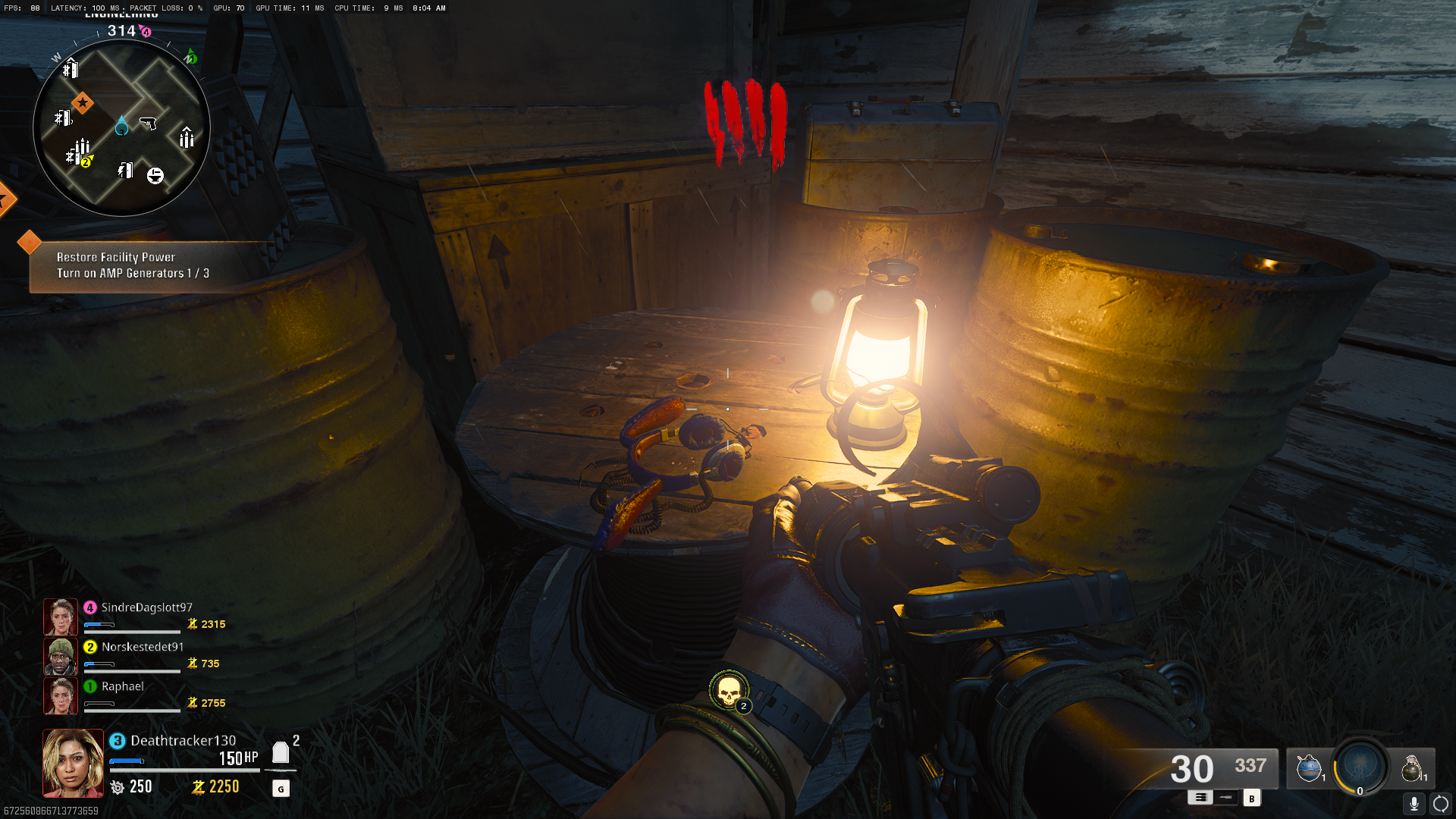Click the ammo crate icon on the minimap

point(186,138)
